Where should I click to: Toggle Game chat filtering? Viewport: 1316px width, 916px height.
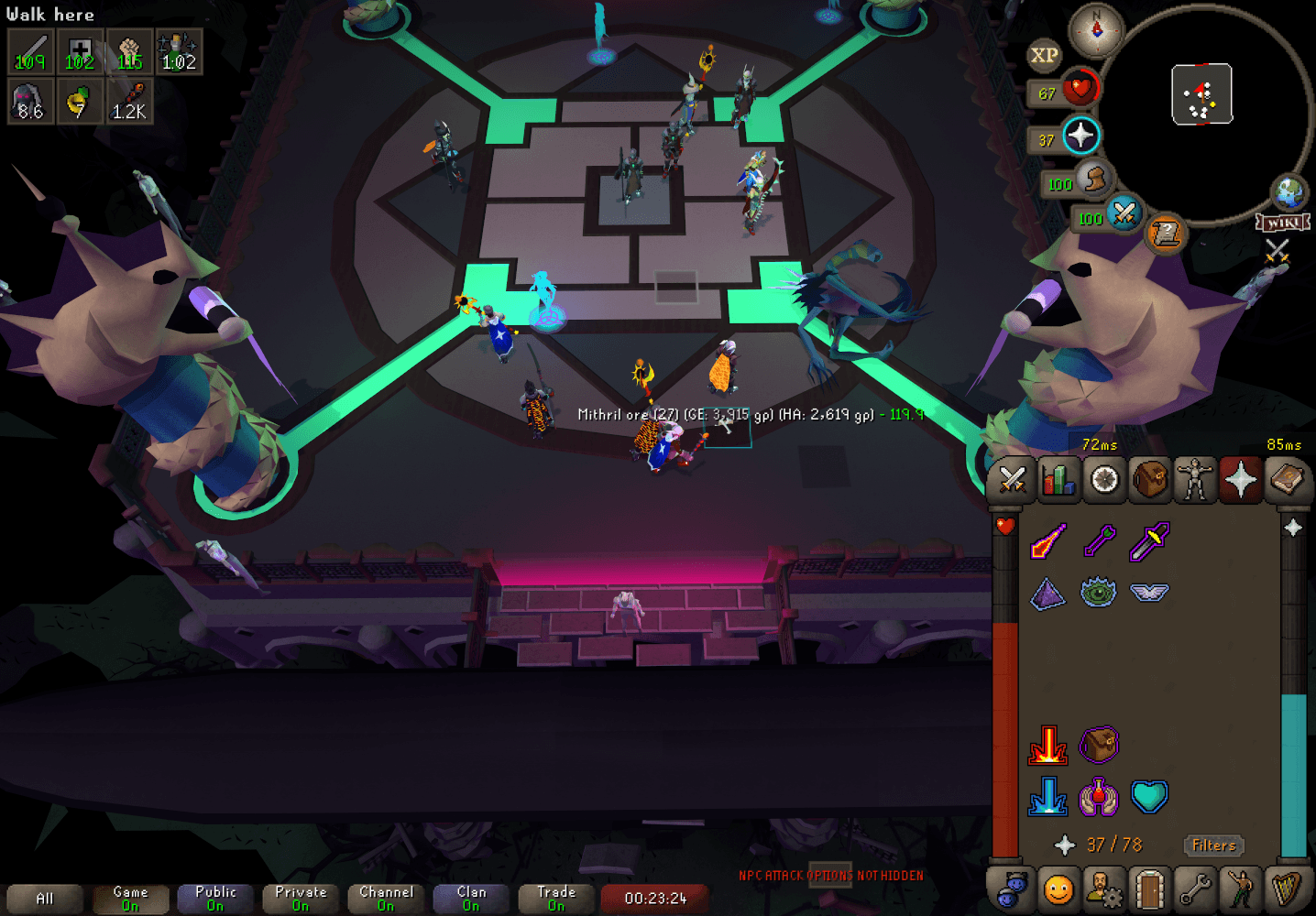coord(129,896)
